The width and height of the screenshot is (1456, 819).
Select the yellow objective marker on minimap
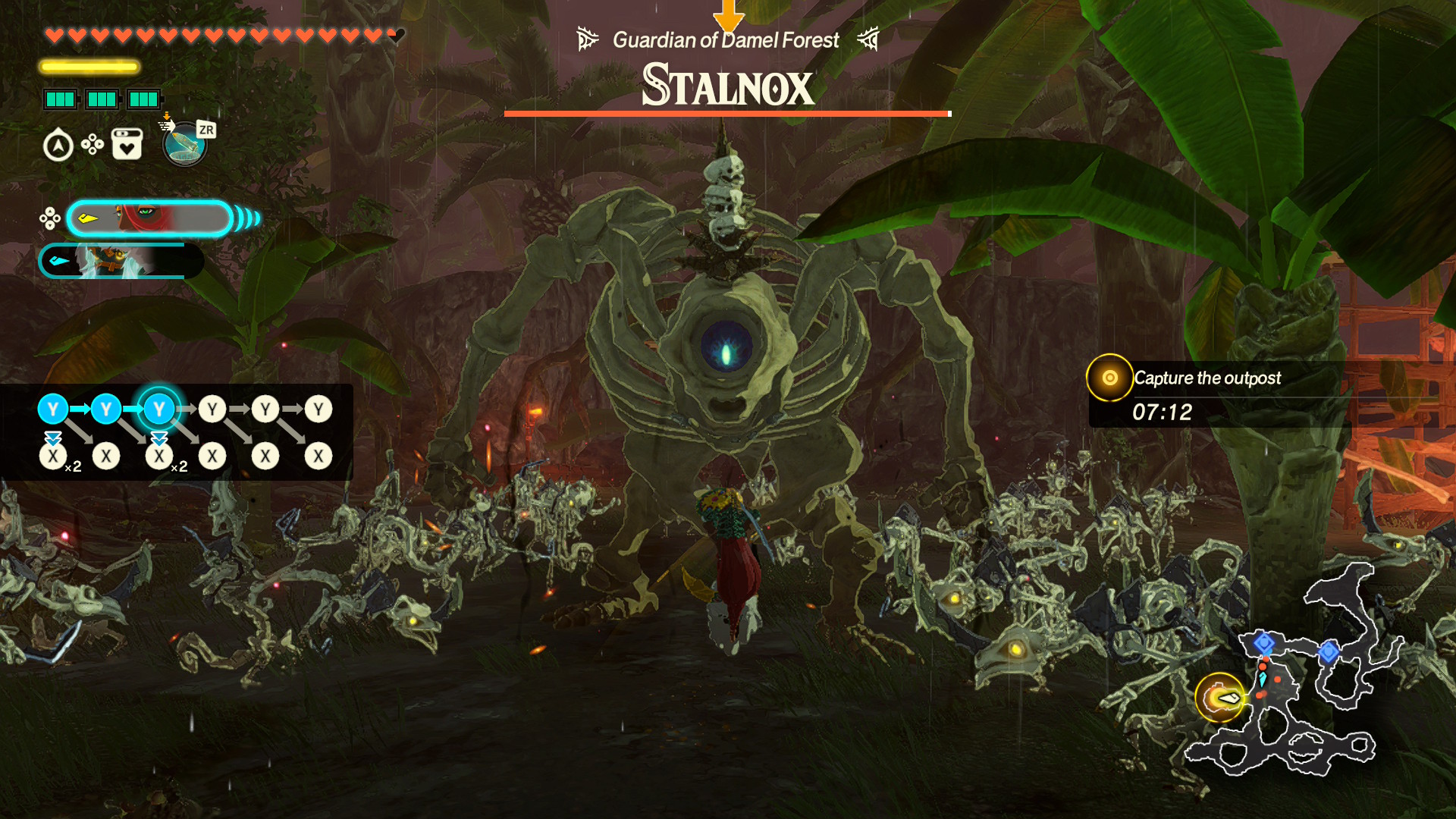click(x=1219, y=697)
